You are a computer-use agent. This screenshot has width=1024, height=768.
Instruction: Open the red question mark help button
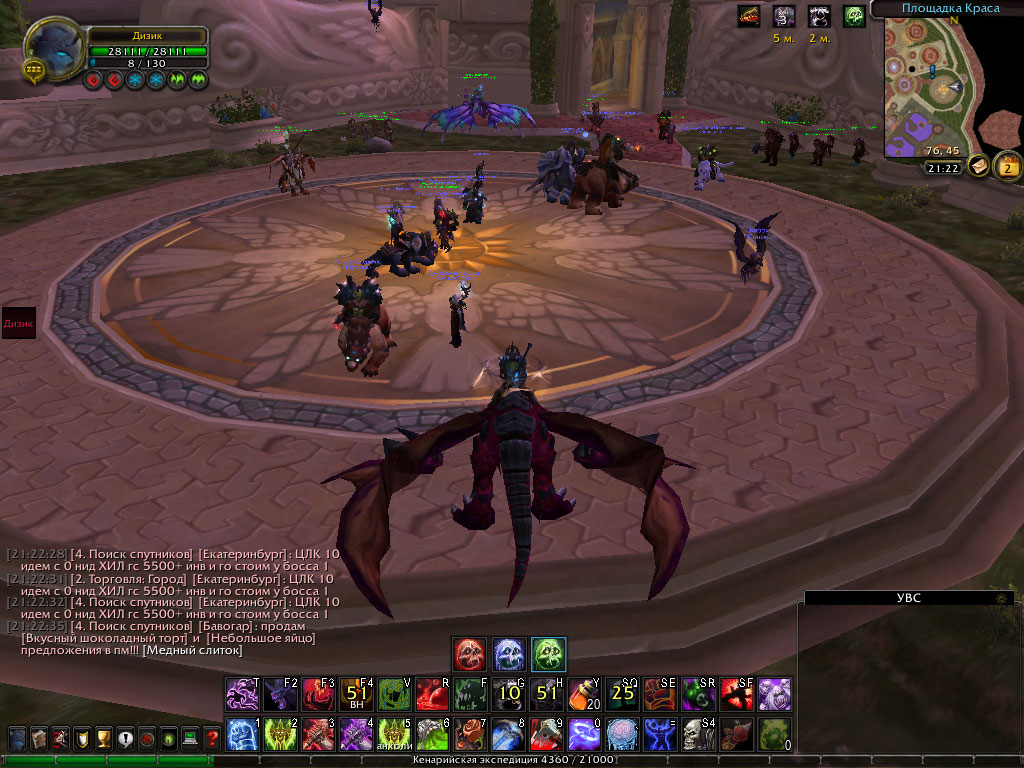coord(212,739)
